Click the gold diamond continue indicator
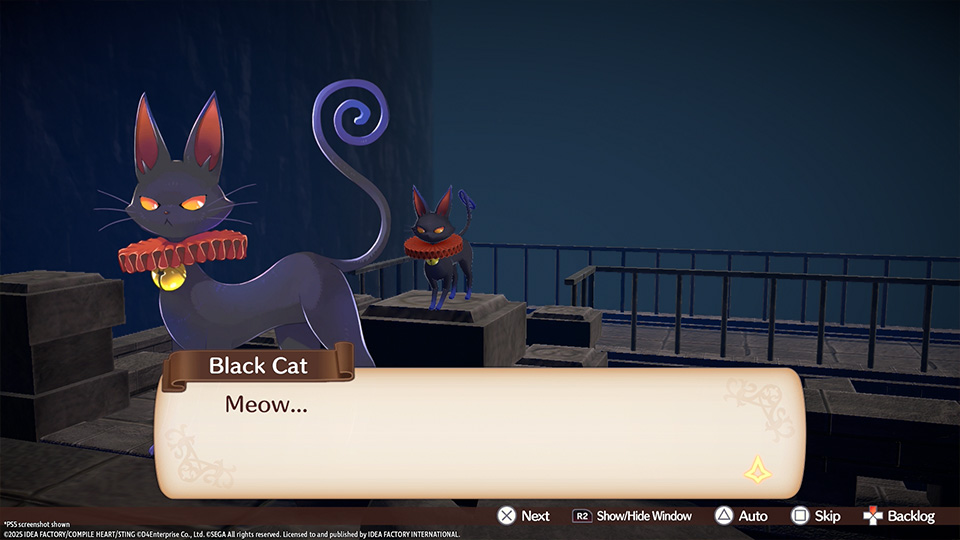 [x=757, y=469]
